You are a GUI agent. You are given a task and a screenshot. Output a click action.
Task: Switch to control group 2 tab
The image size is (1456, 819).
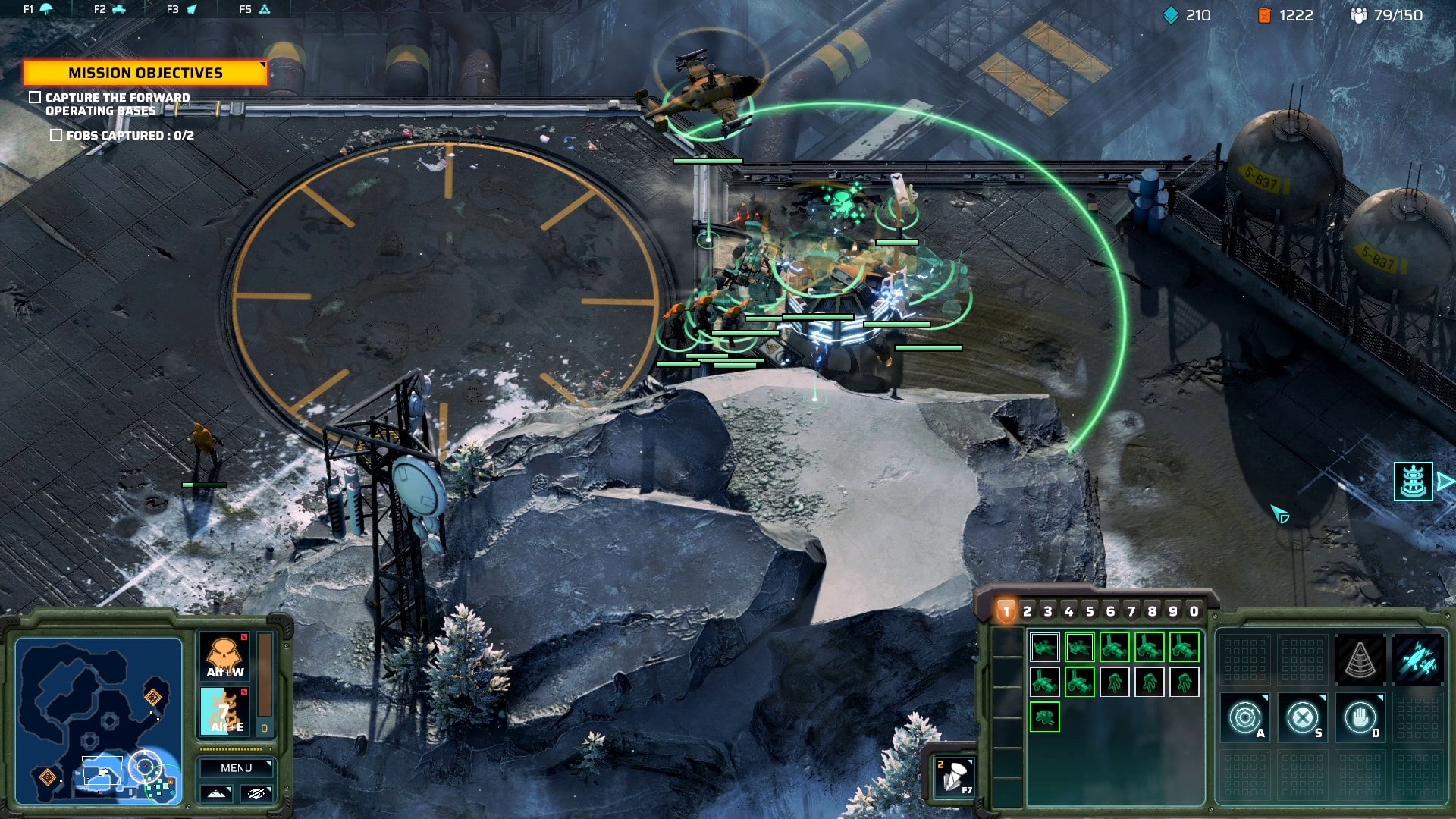coord(1028,611)
